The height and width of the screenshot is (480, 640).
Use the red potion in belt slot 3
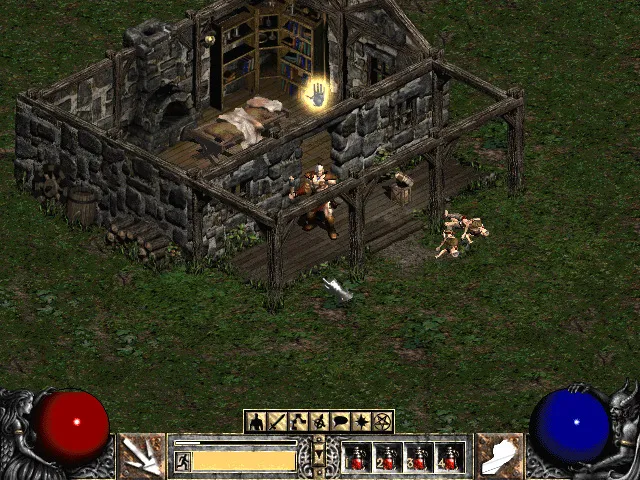point(419,458)
